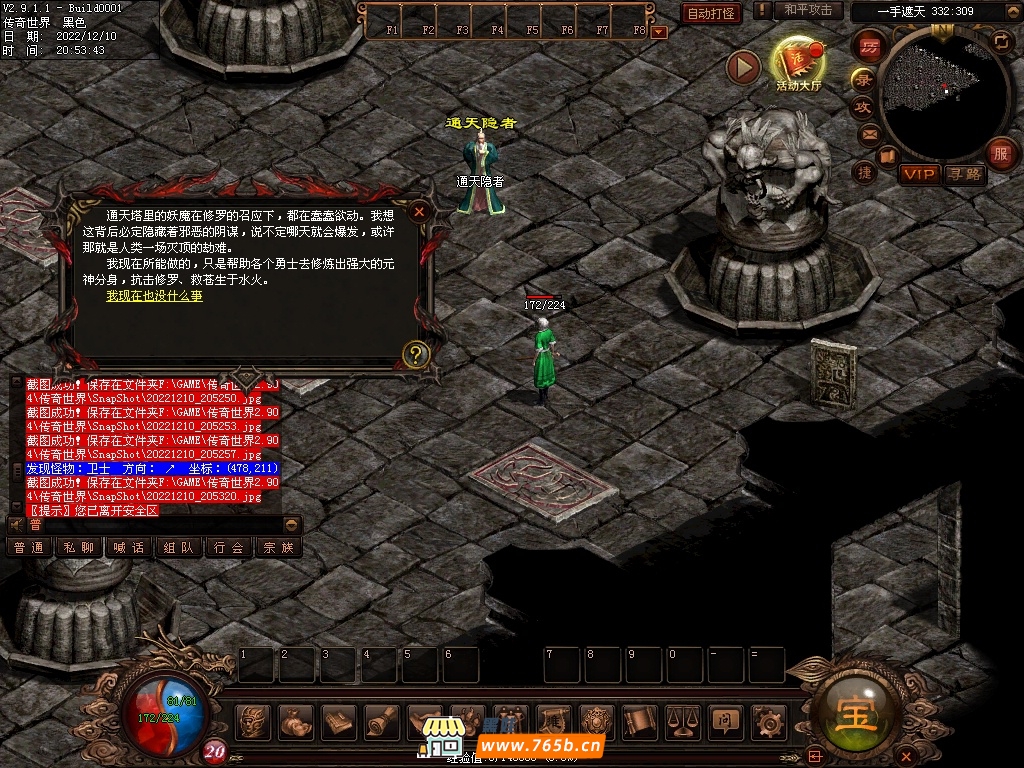Select the 行会 guild chat tab
This screenshot has height=768, width=1024.
point(228,547)
